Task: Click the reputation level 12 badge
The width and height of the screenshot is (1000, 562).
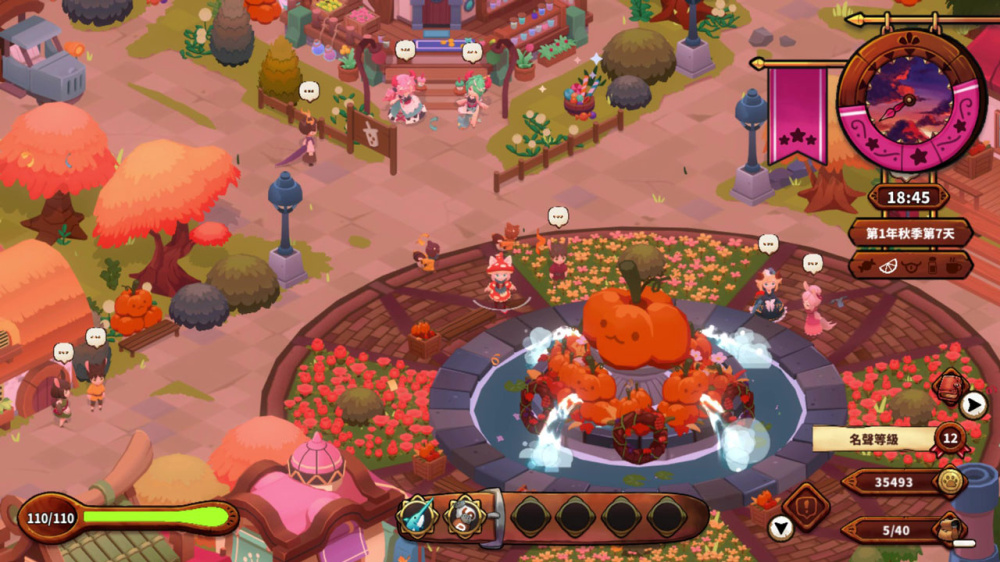Action: pos(949,438)
